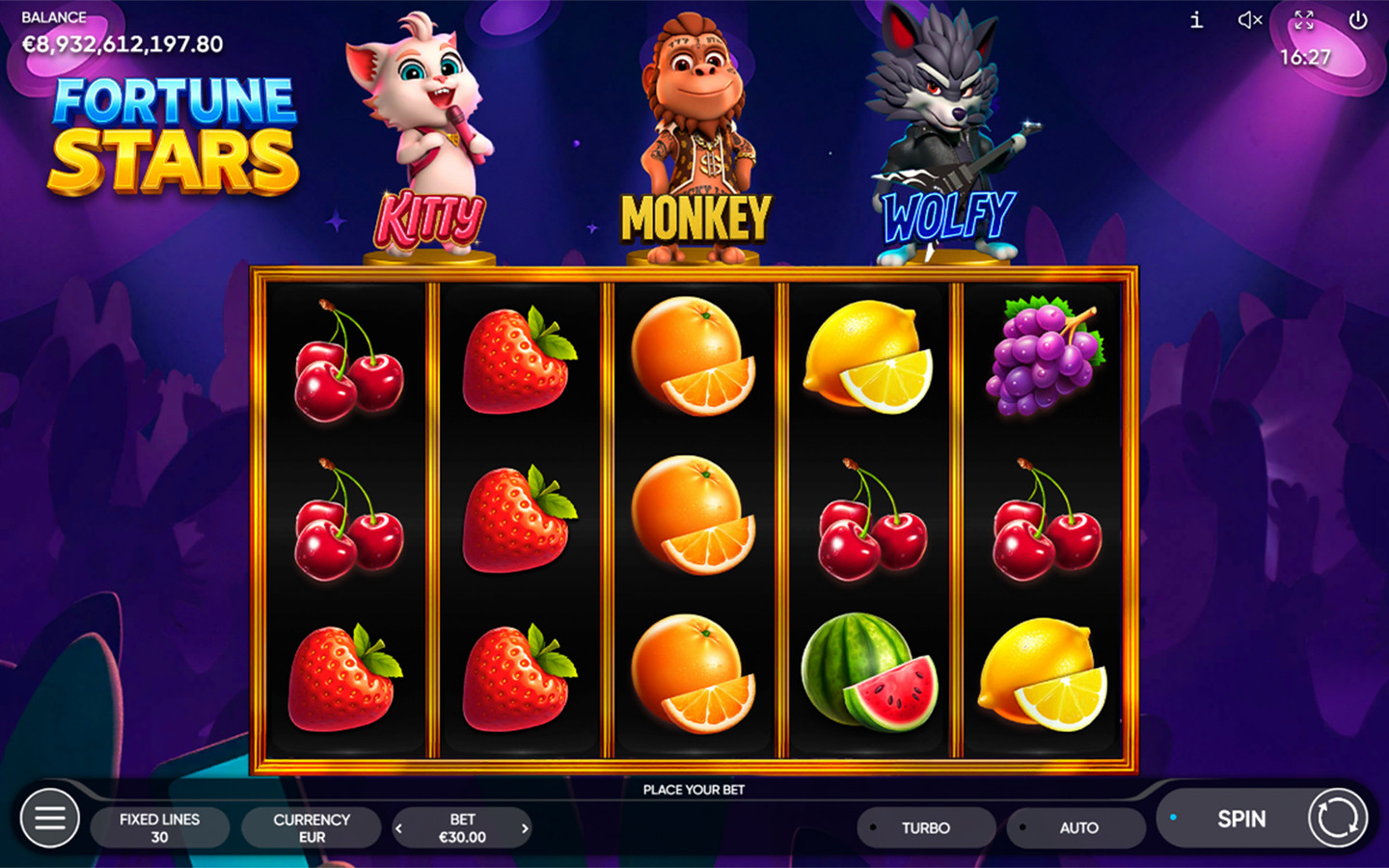
Task: Click the Fixed Lines 30 panel
Action: 160,827
